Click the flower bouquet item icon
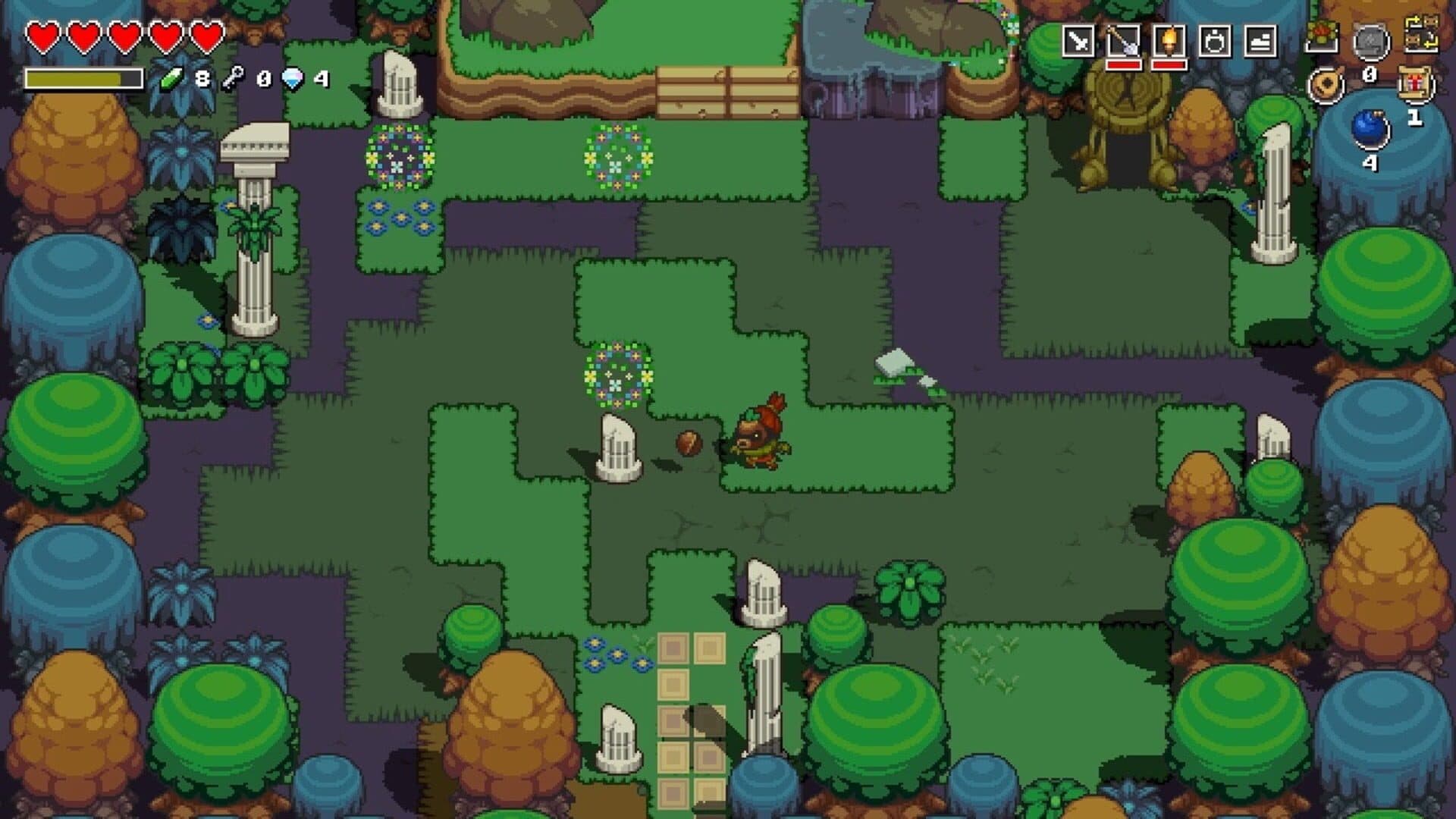The image size is (1456, 819). click(x=1320, y=36)
